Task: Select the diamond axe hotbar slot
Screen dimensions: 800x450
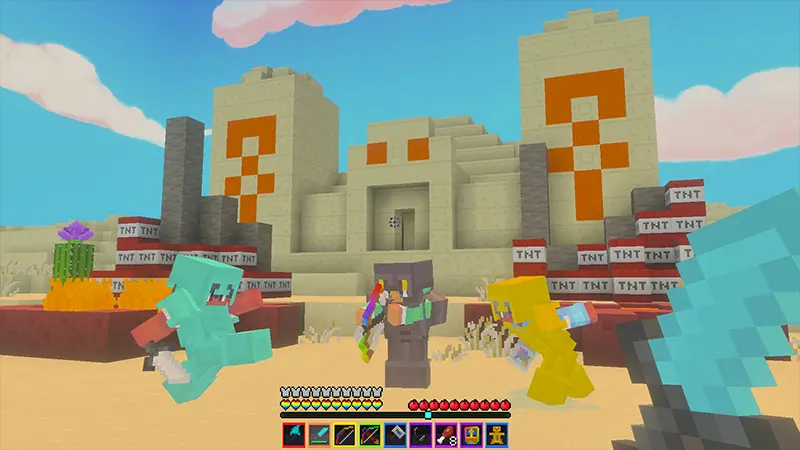Action: click(x=293, y=434)
